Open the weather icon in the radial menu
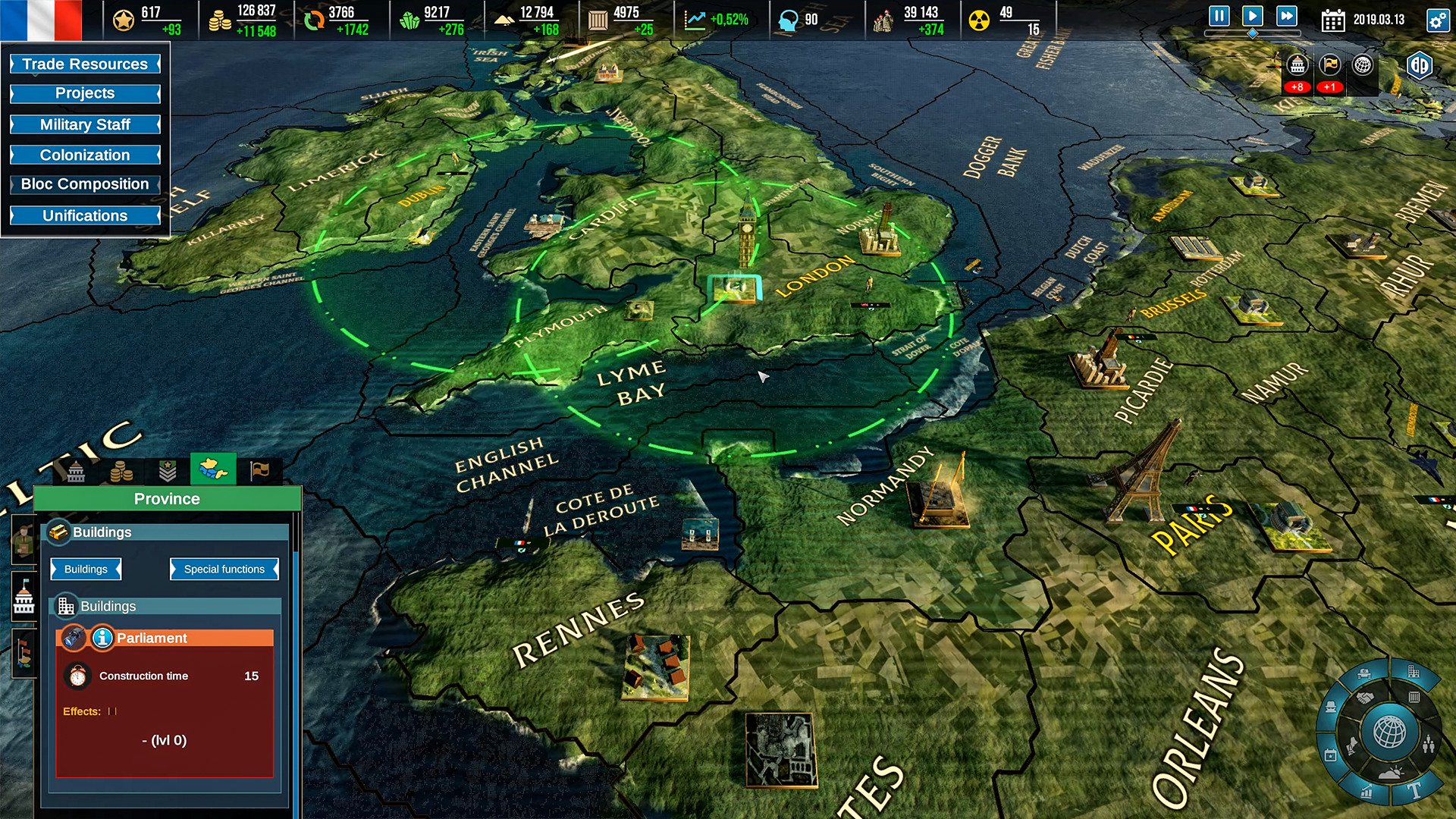This screenshot has height=819, width=1456. click(1391, 773)
